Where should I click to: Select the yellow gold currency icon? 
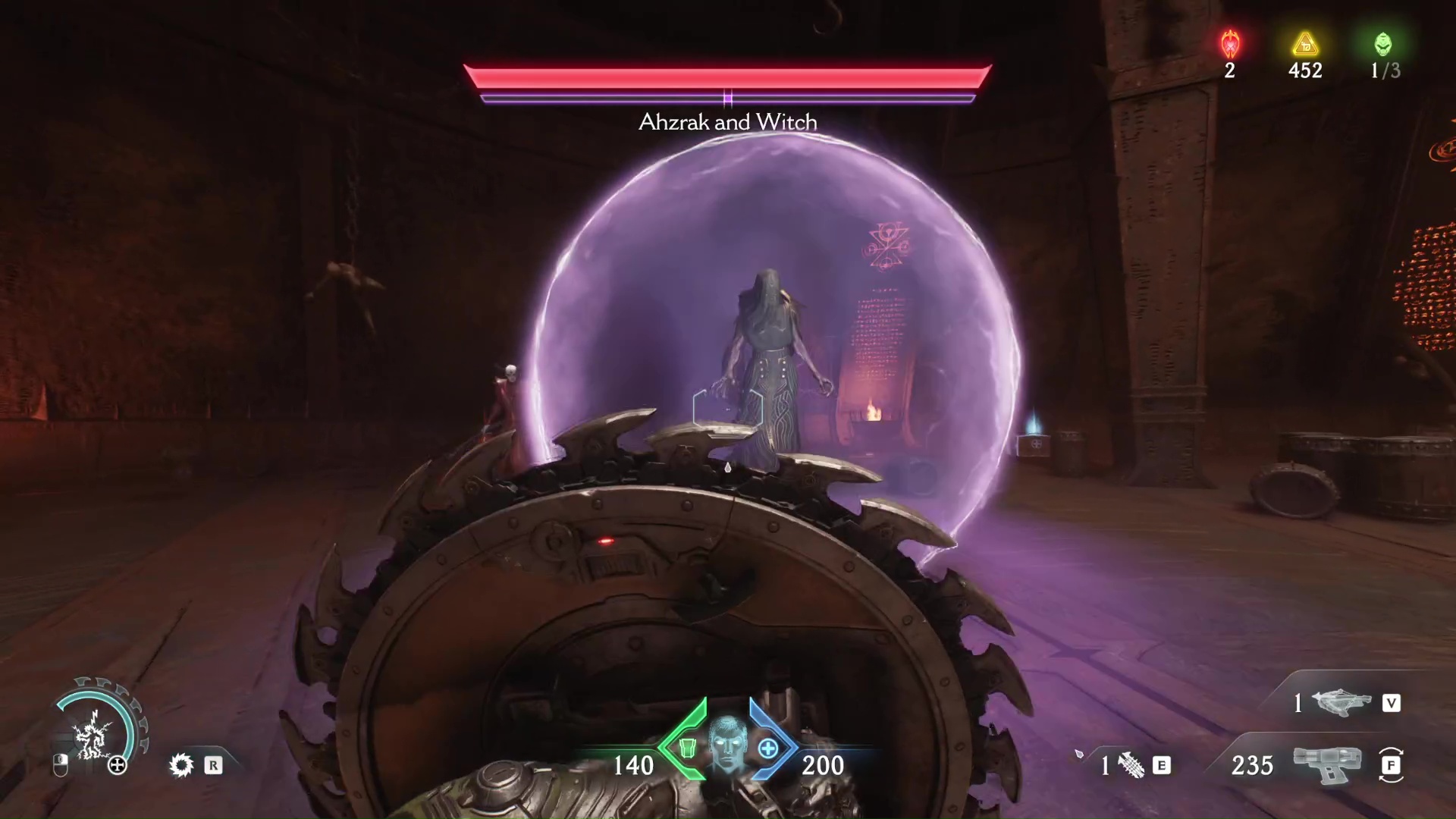coord(1305,45)
